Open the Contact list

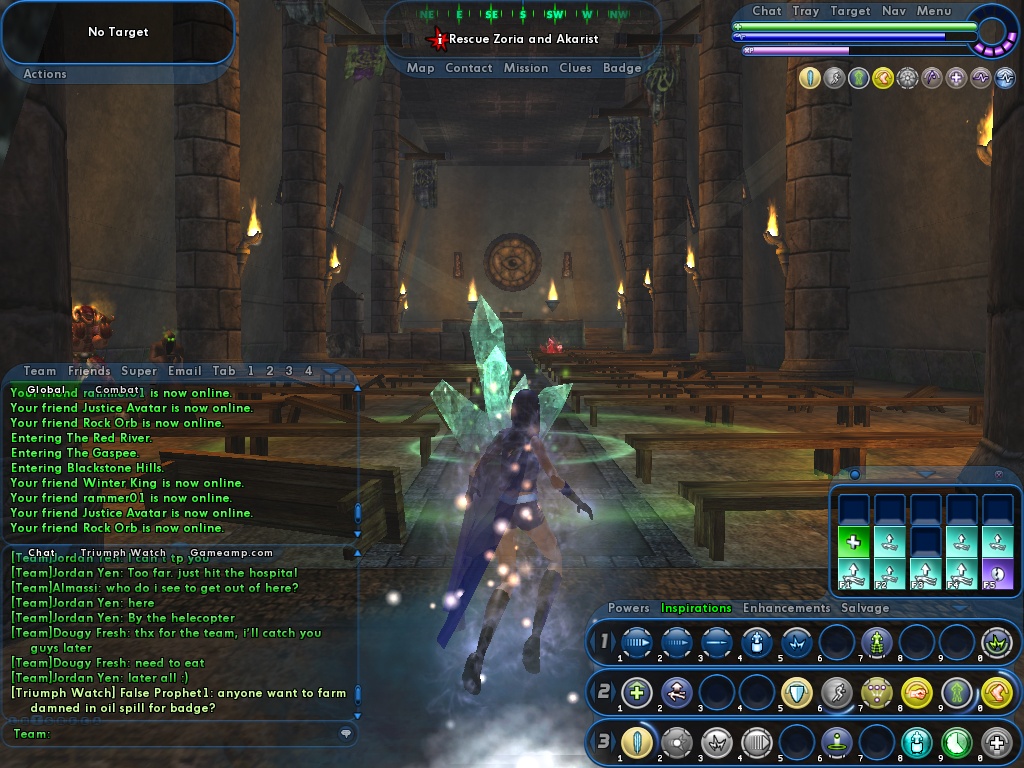click(x=468, y=68)
